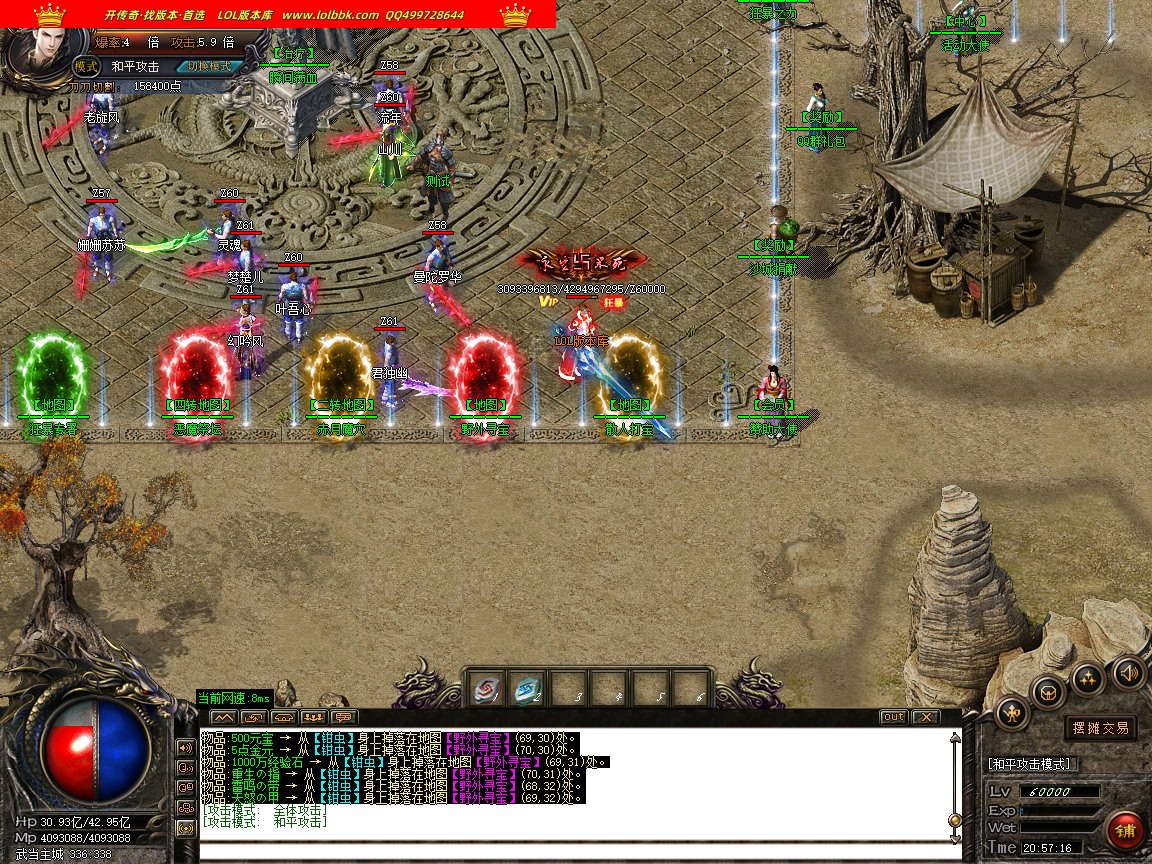The width and height of the screenshot is (1152, 864).
Task: Close the chat panel with the X button
Action: pos(926,717)
